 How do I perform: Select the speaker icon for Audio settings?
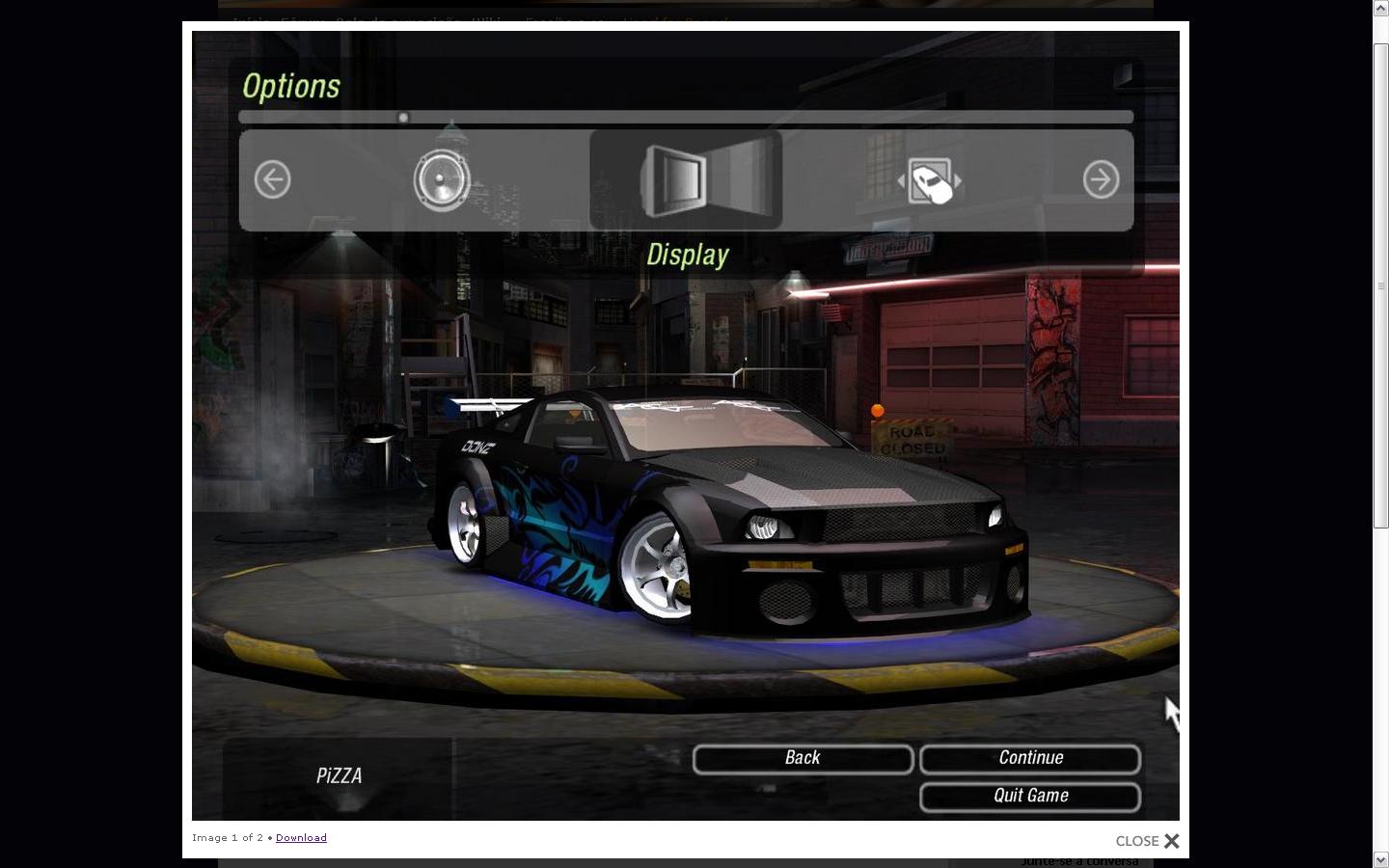coord(442,179)
